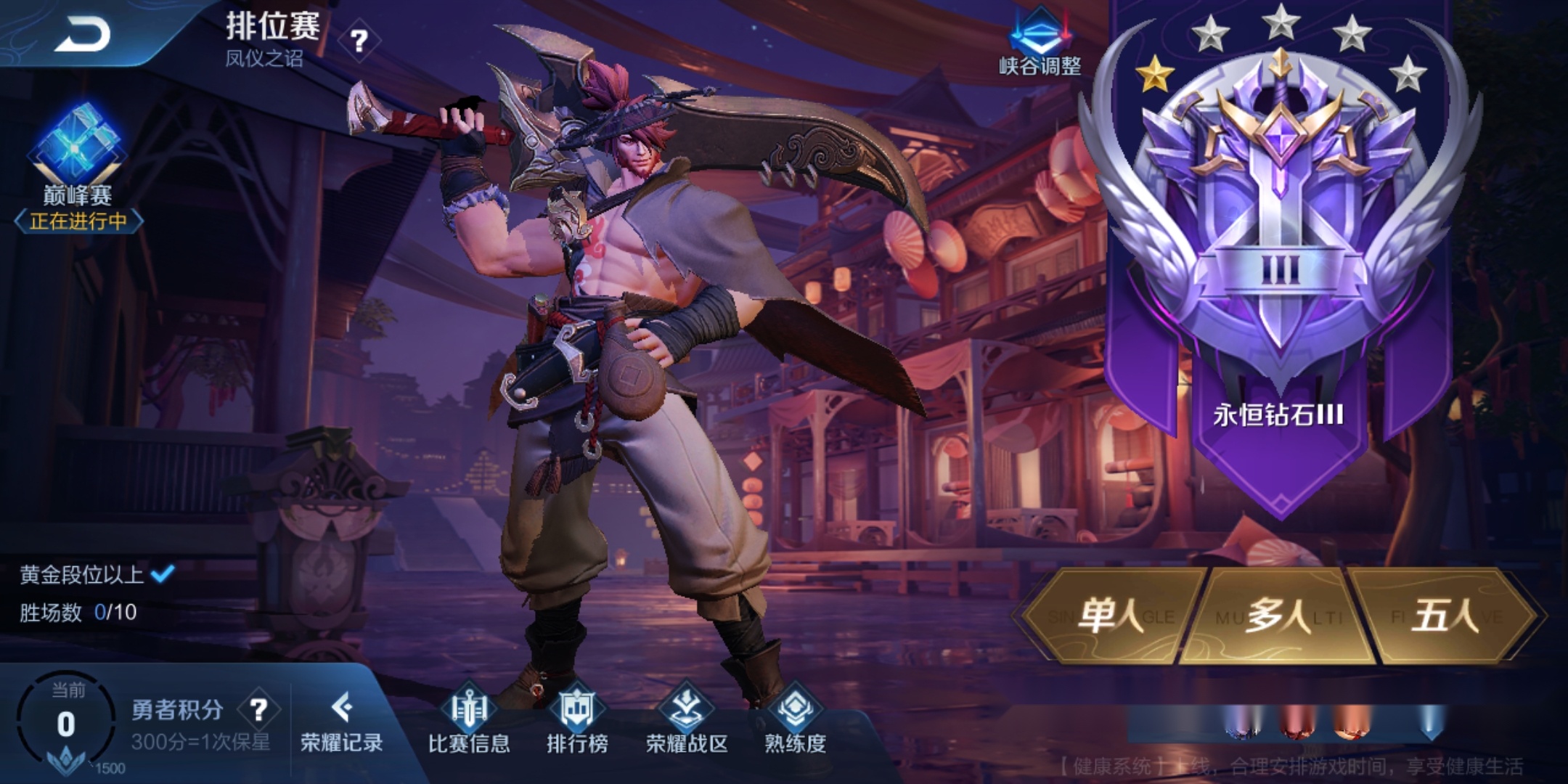The width and height of the screenshot is (1568, 784).
Task: Open 峡谷调整 adjustments
Action: pos(1040,44)
